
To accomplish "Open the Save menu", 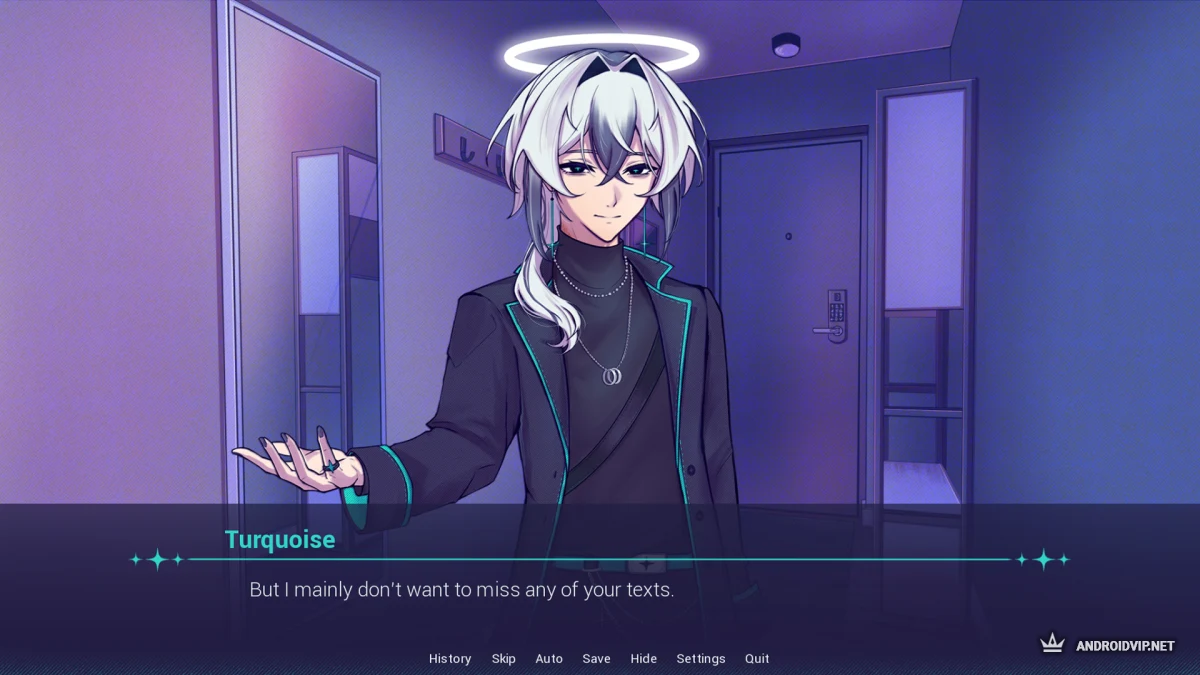I will (596, 658).
